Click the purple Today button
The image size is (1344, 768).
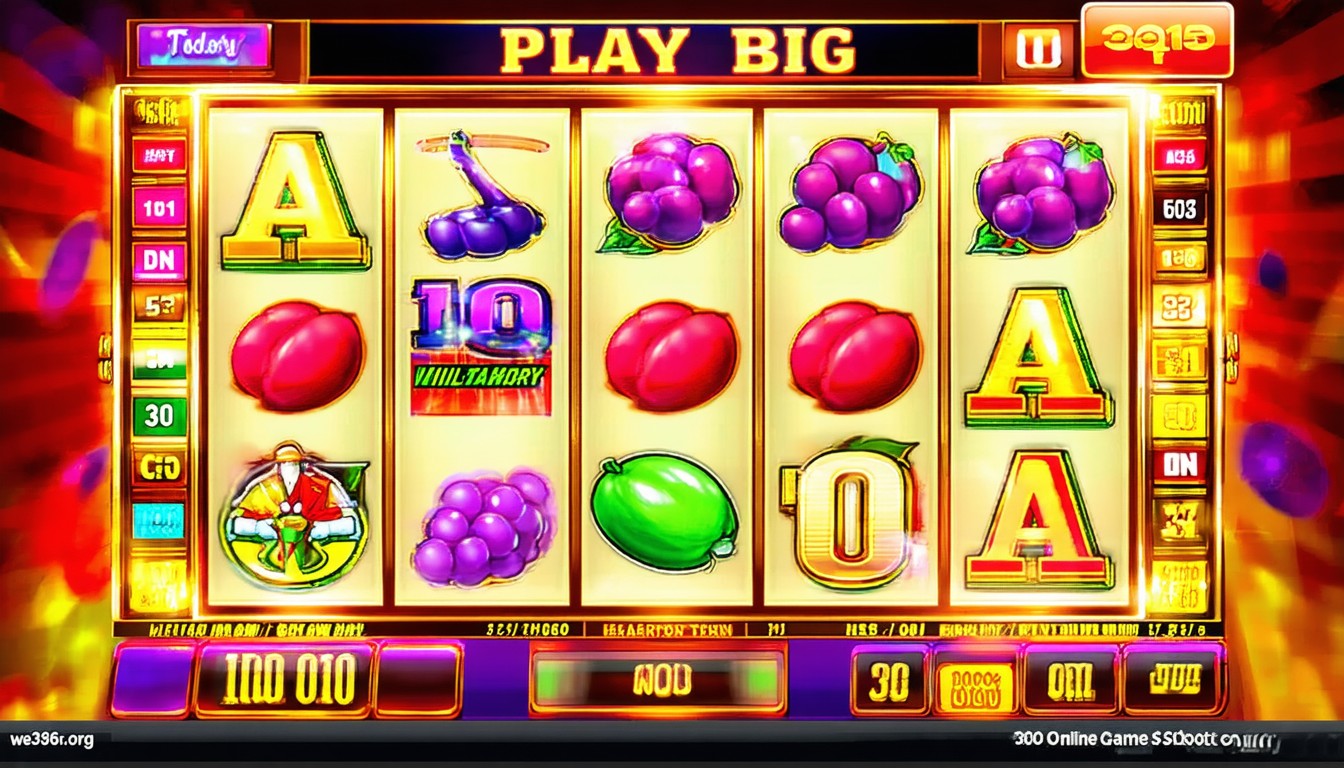(204, 46)
